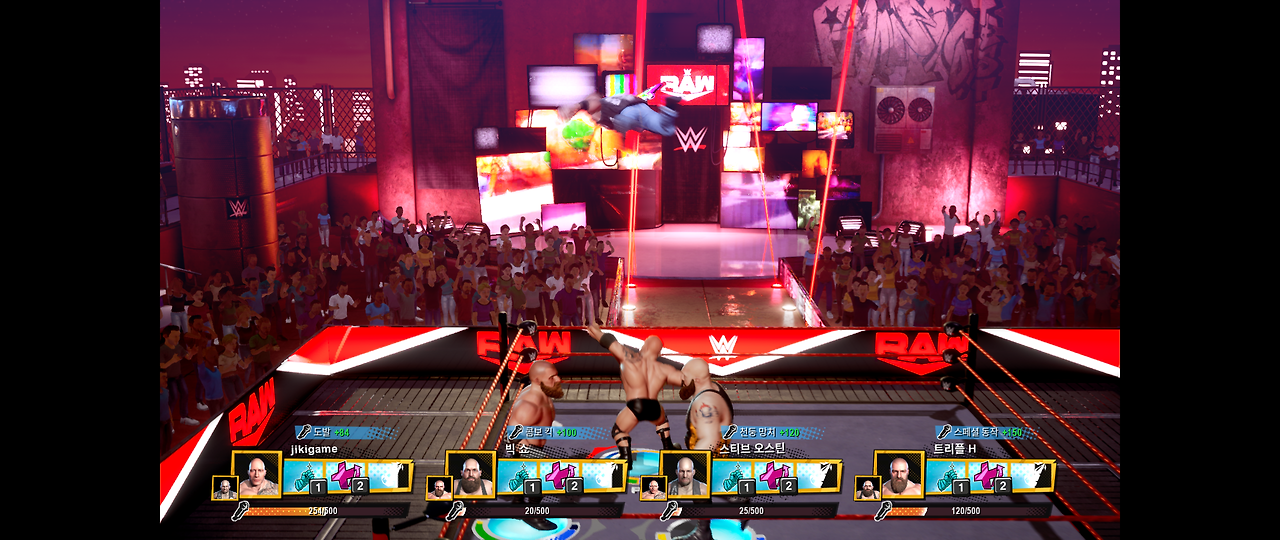Image resolution: width=1280 pixels, height=540 pixels.
Task: Use jikigame's pink plus power-up slot 2
Action: [347, 476]
